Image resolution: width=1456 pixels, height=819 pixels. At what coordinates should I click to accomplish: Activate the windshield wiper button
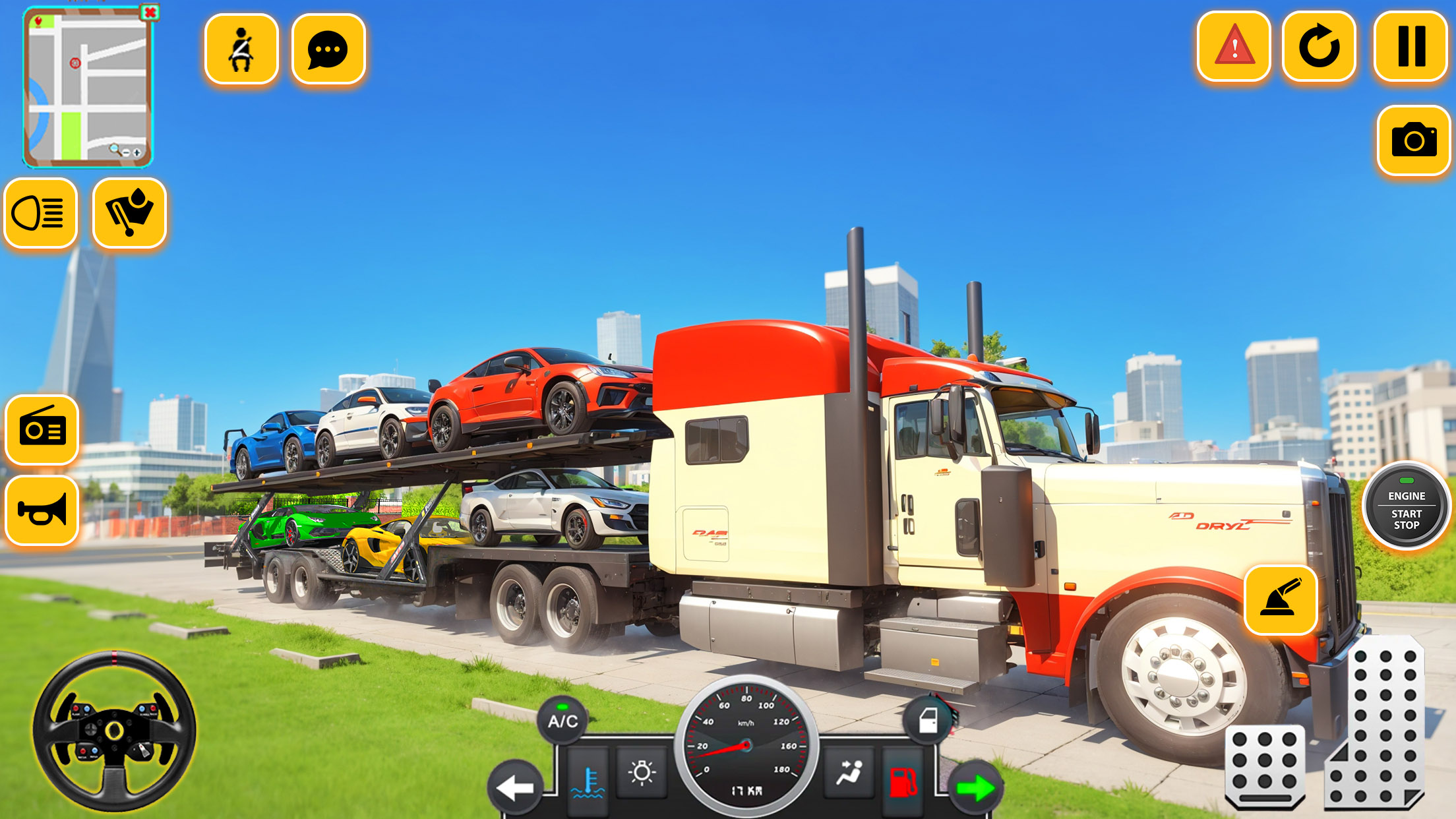129,214
